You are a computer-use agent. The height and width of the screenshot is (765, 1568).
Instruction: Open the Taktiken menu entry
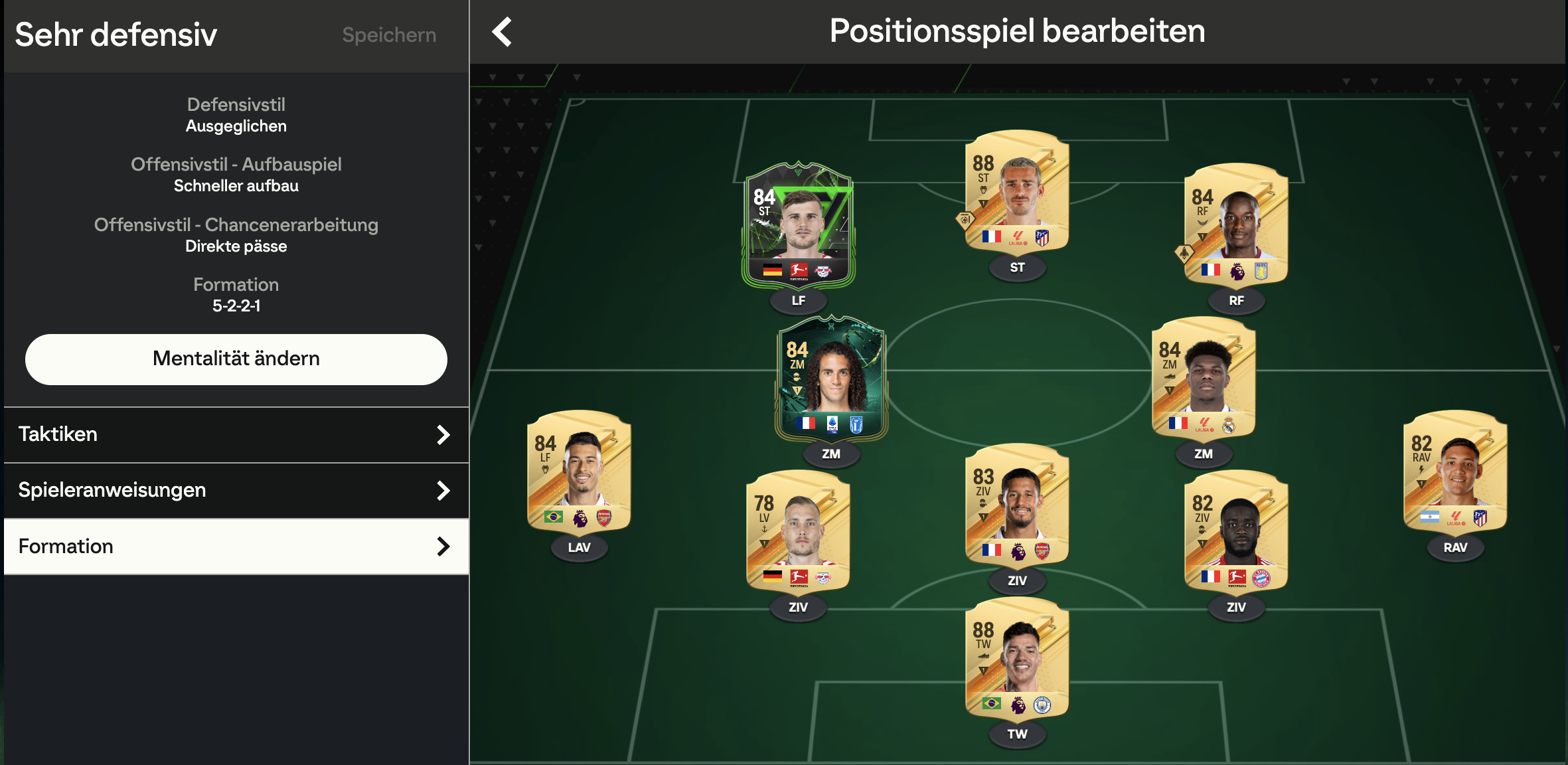(x=236, y=434)
